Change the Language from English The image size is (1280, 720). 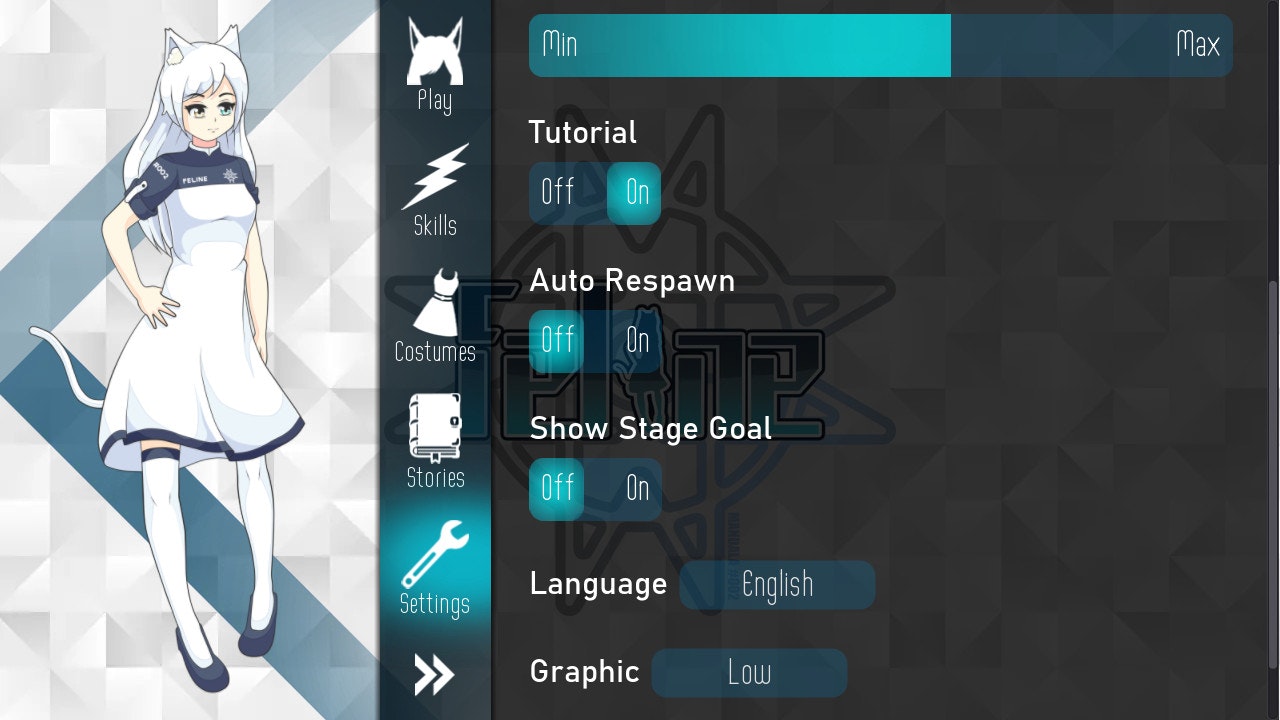[x=777, y=585]
